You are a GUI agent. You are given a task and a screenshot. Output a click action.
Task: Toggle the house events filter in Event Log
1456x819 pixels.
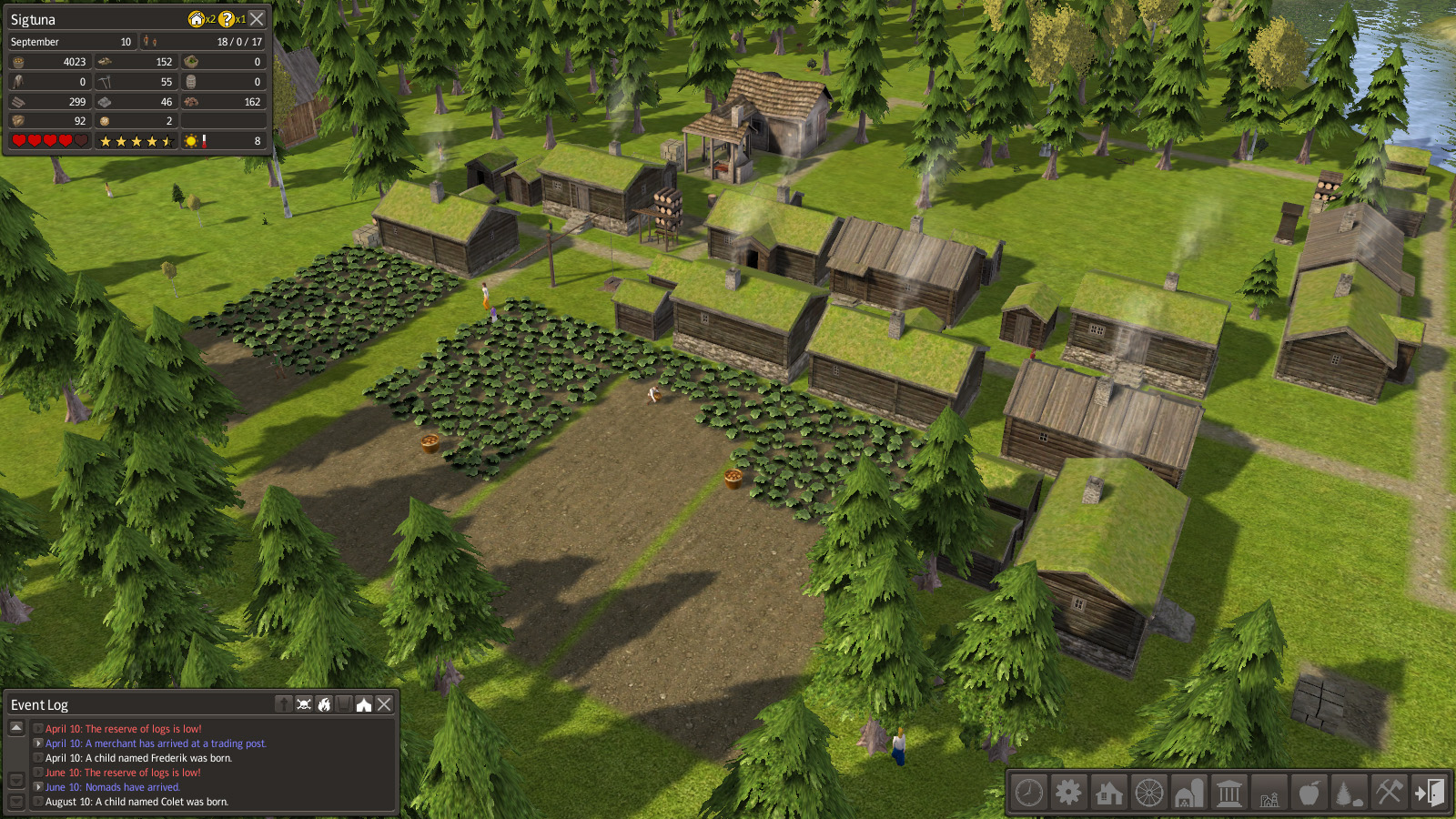click(364, 704)
